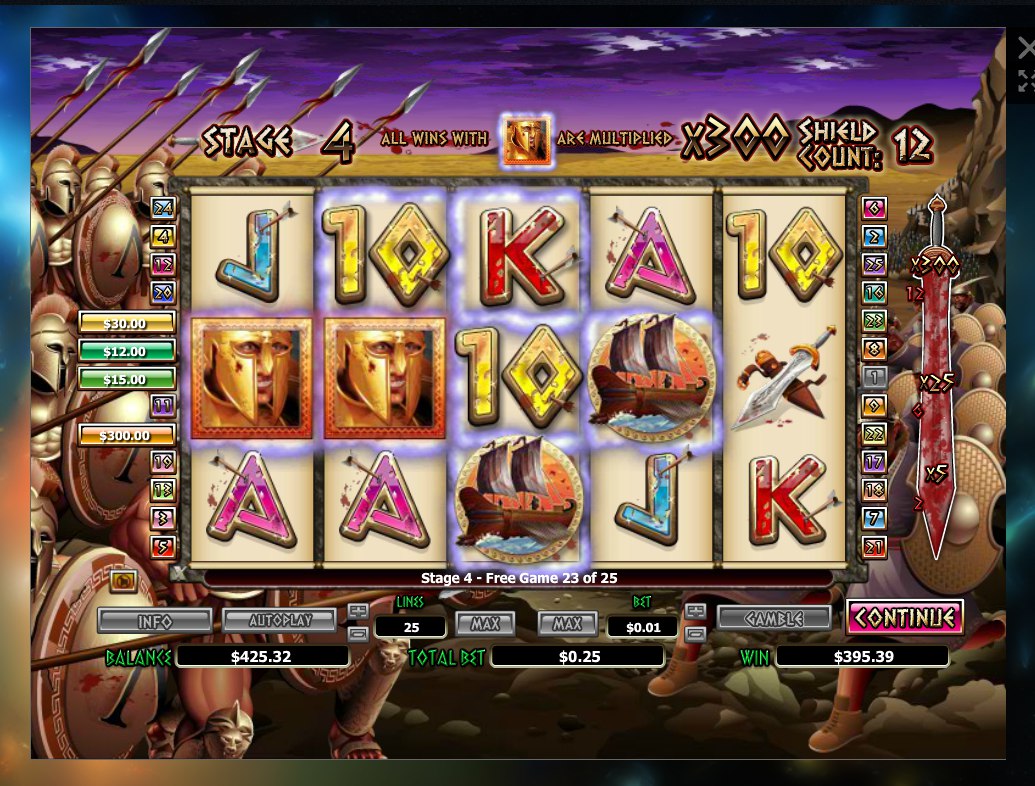Close the game window overlay
This screenshot has width=1035, height=786.
click(1026, 47)
